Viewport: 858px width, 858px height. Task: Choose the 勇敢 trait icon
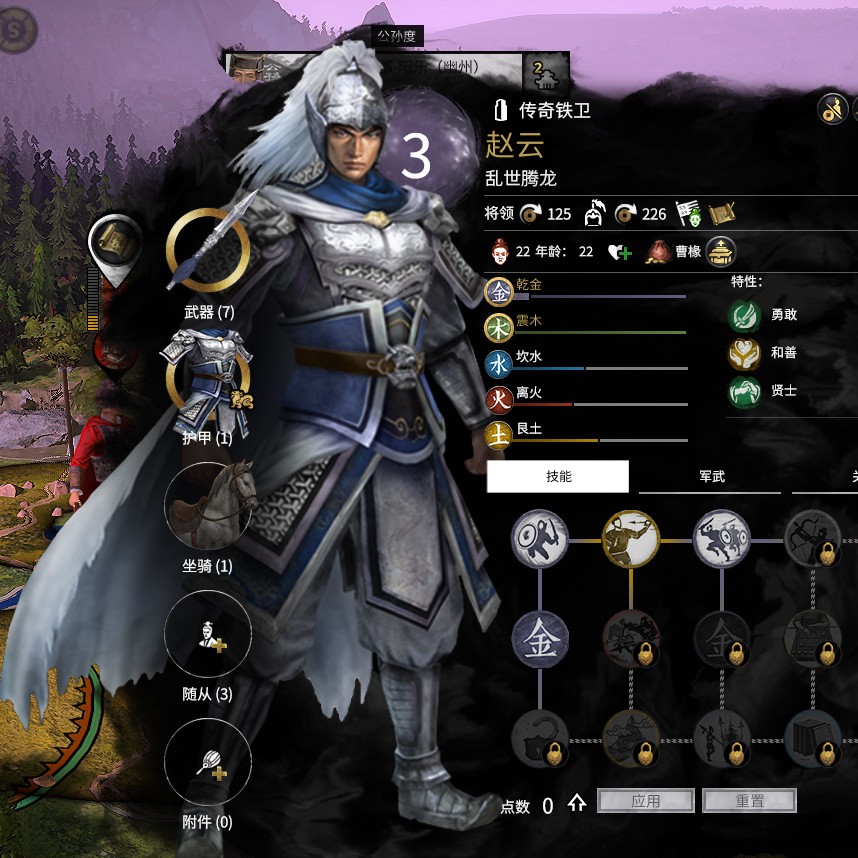[x=744, y=315]
